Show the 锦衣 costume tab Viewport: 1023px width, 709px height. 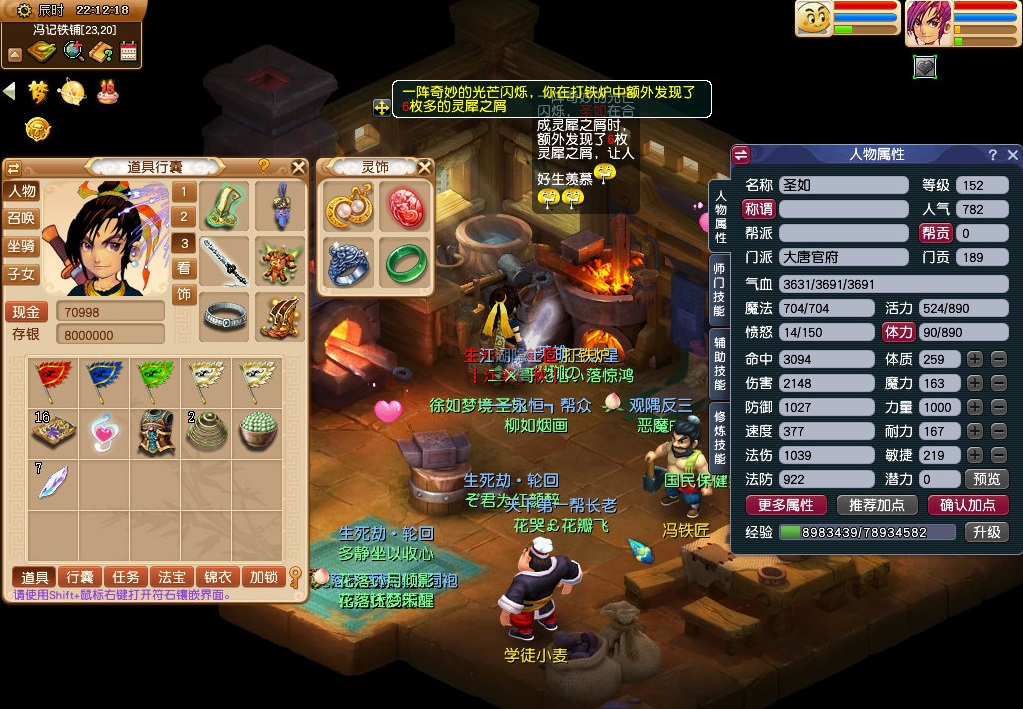pyautogui.click(x=218, y=577)
